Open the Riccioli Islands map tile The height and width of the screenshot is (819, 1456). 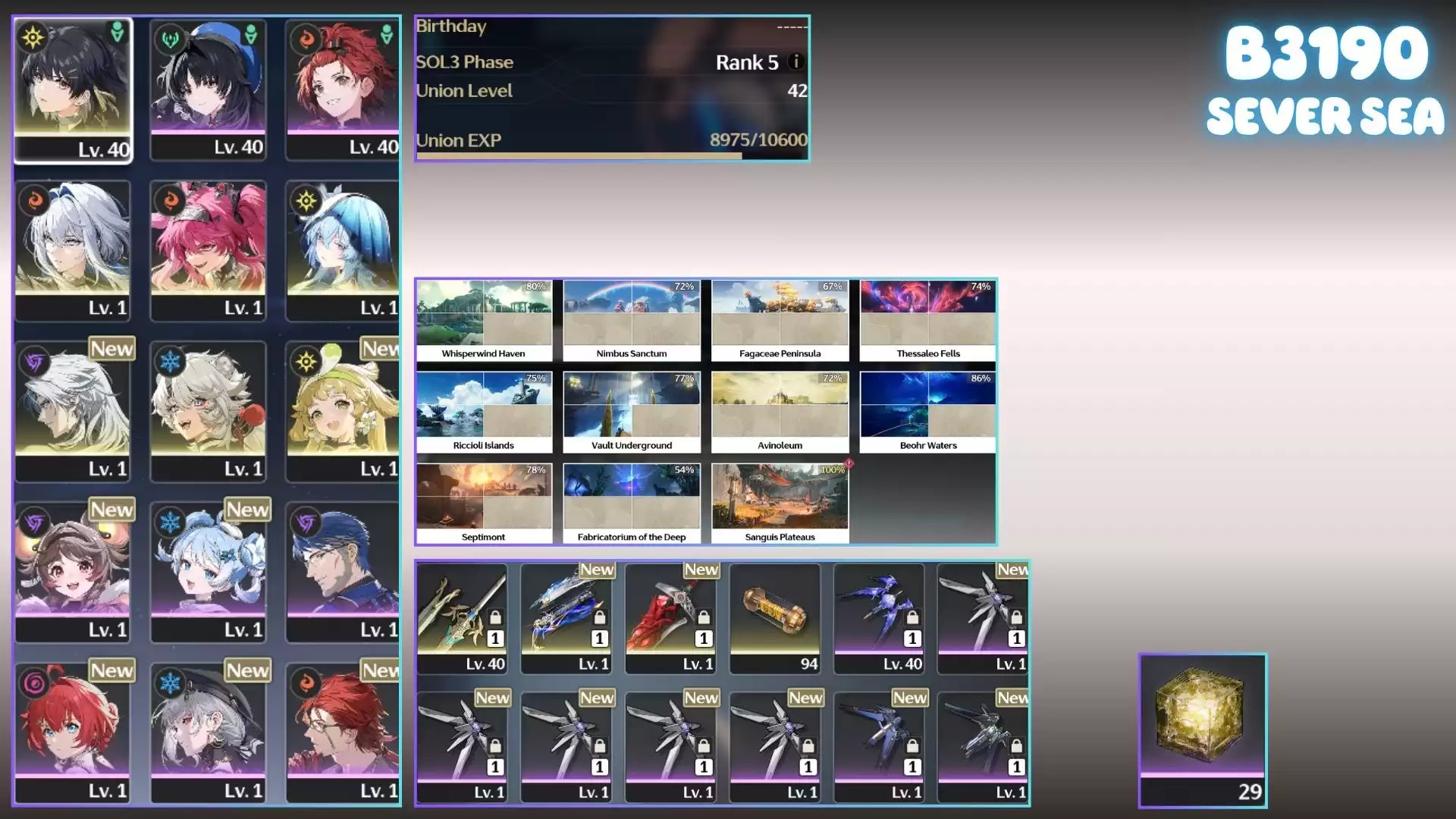[x=484, y=412]
